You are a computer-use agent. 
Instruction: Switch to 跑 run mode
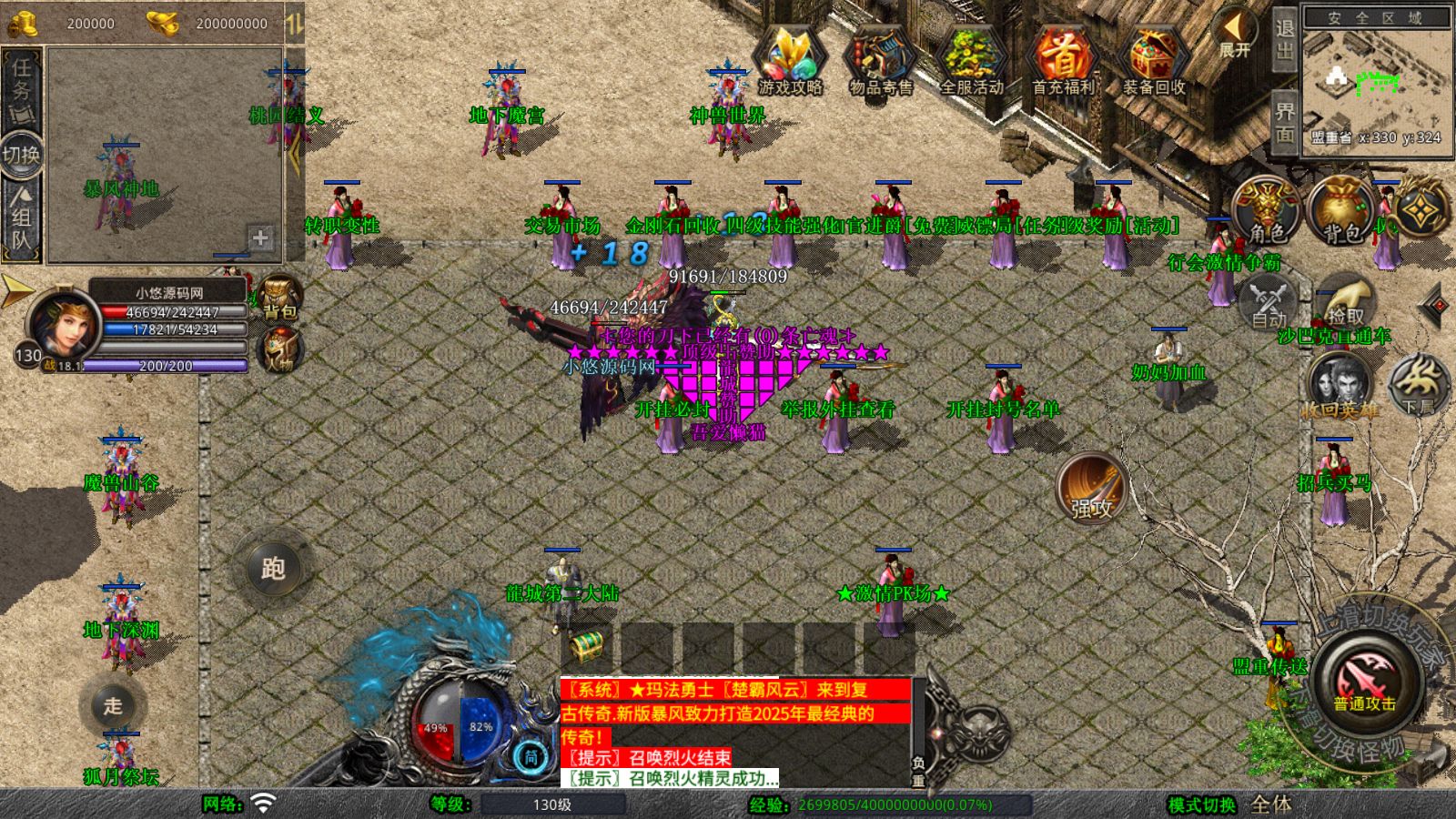coord(273,568)
